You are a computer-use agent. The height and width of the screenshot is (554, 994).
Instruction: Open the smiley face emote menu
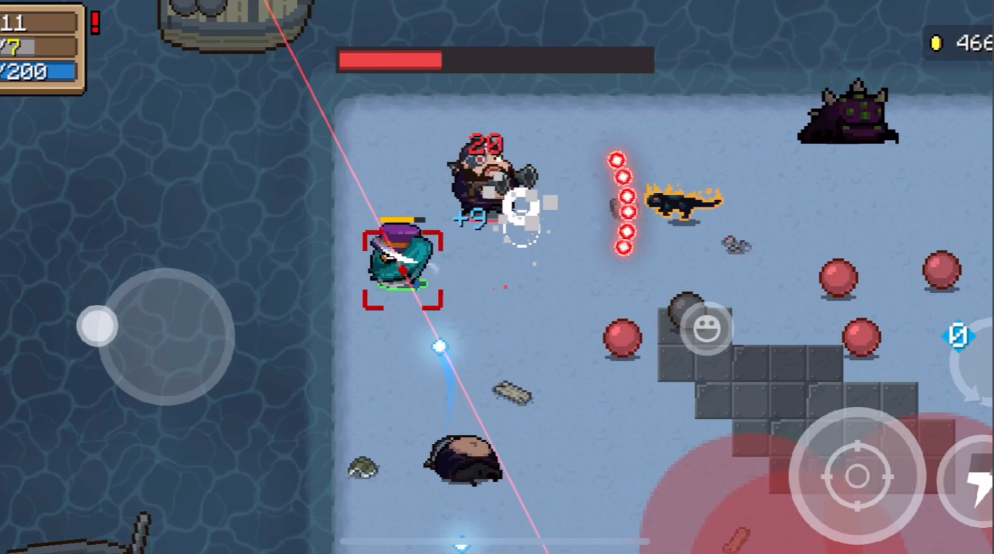(x=706, y=329)
